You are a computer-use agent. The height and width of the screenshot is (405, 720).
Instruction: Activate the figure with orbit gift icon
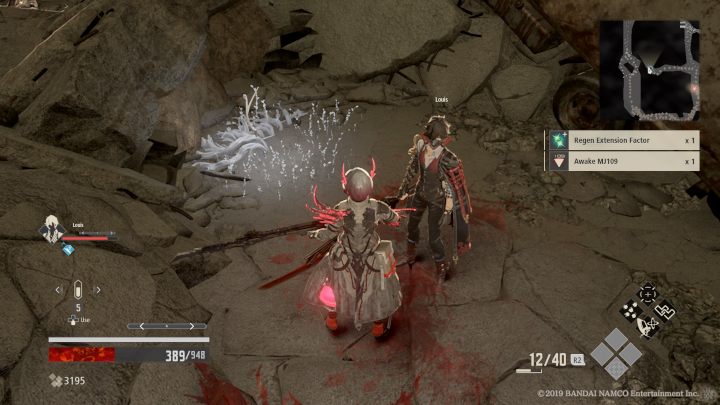pos(647,326)
